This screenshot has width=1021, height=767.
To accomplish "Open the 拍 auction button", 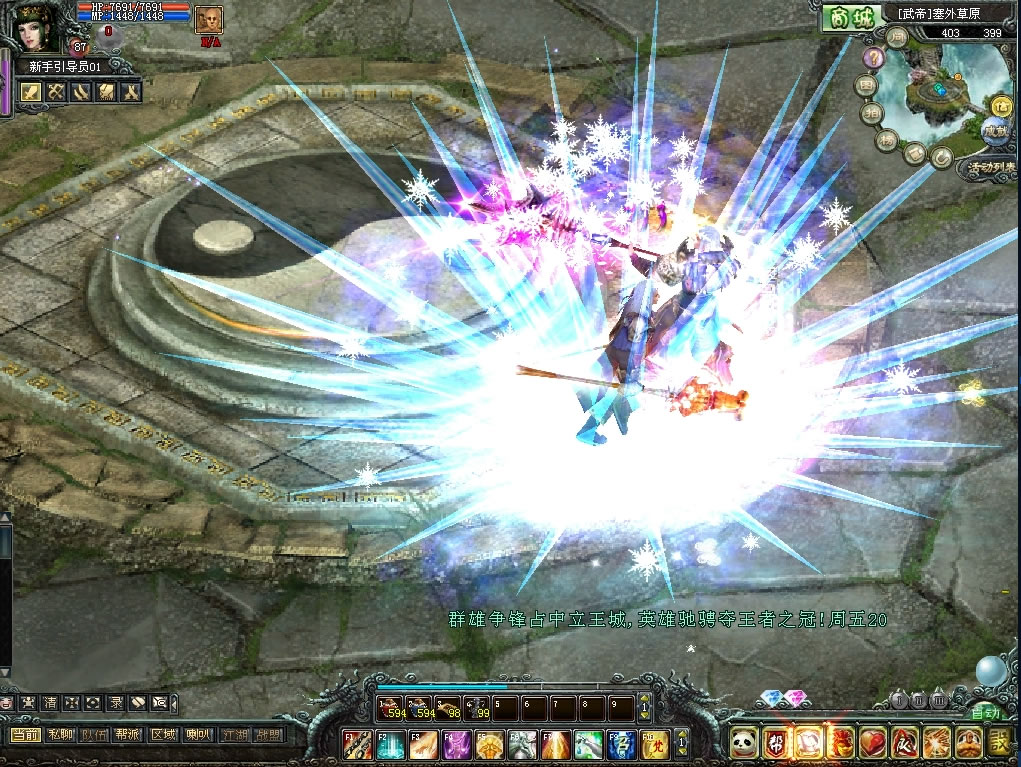I will [872, 114].
